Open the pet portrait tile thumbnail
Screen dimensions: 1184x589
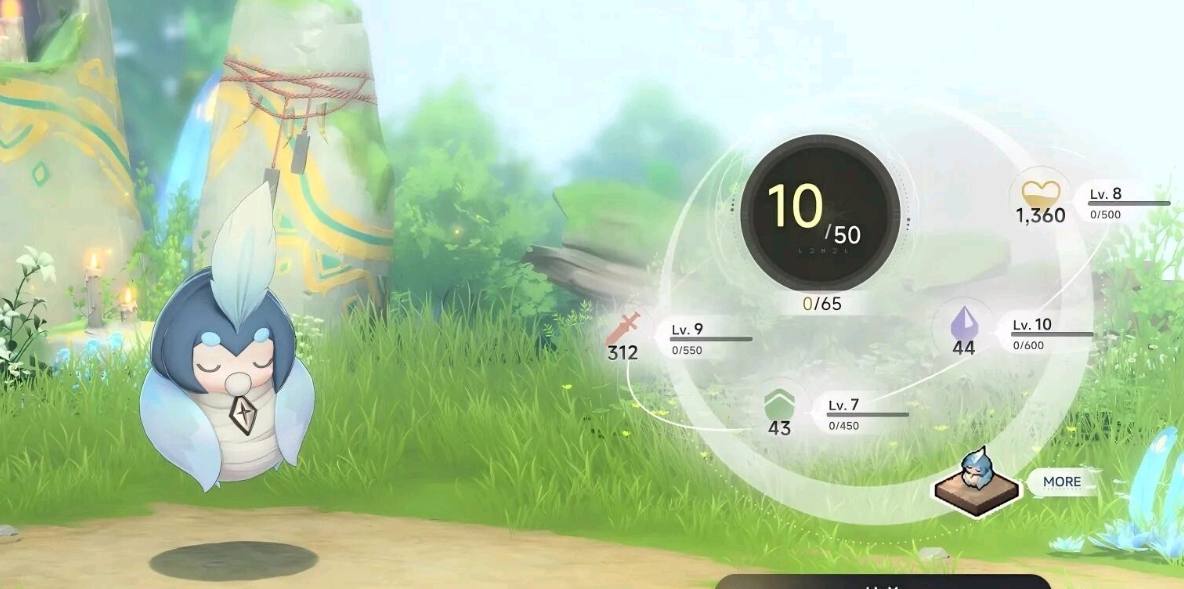[975, 477]
